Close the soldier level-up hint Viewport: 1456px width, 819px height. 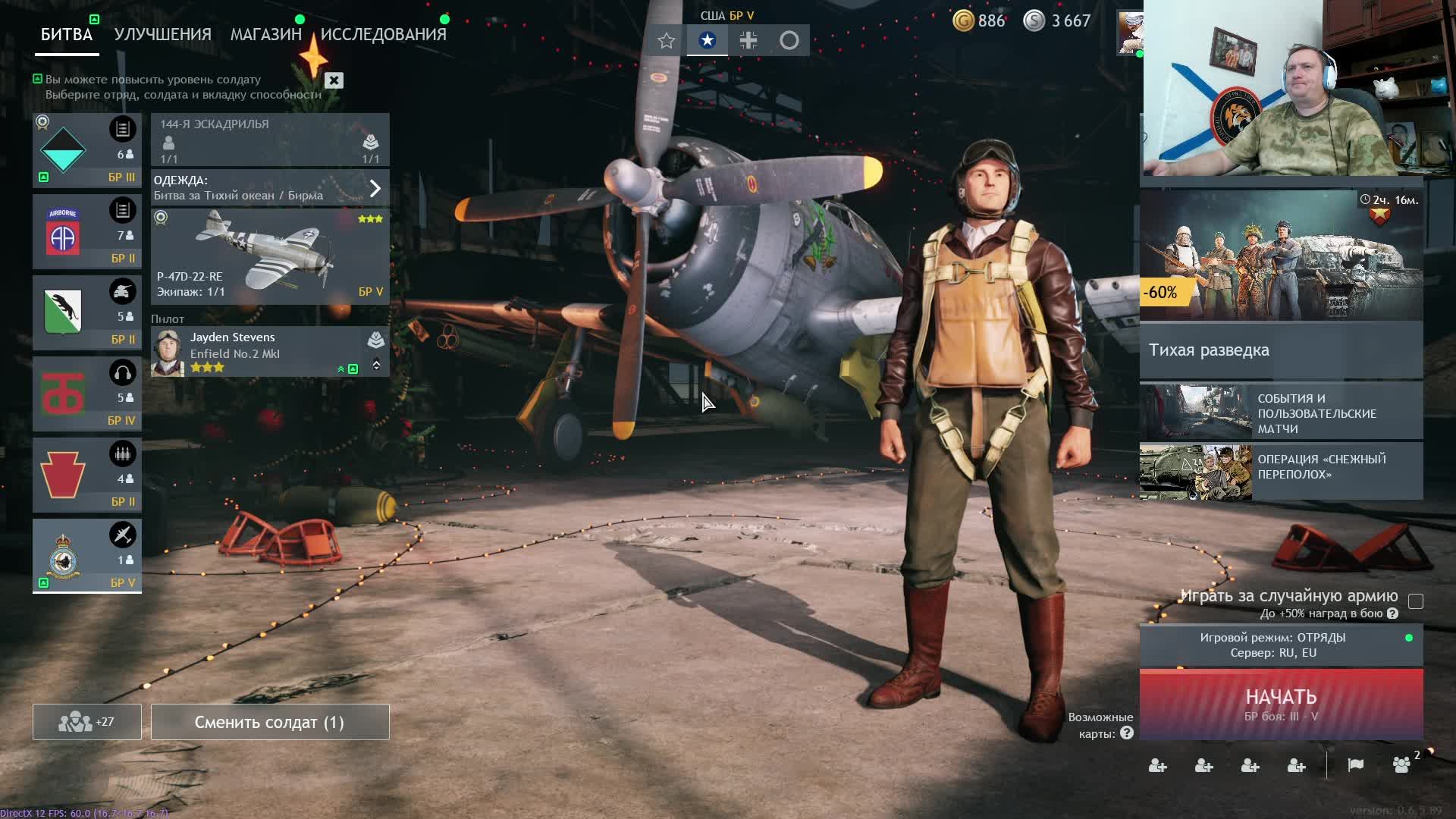[334, 80]
